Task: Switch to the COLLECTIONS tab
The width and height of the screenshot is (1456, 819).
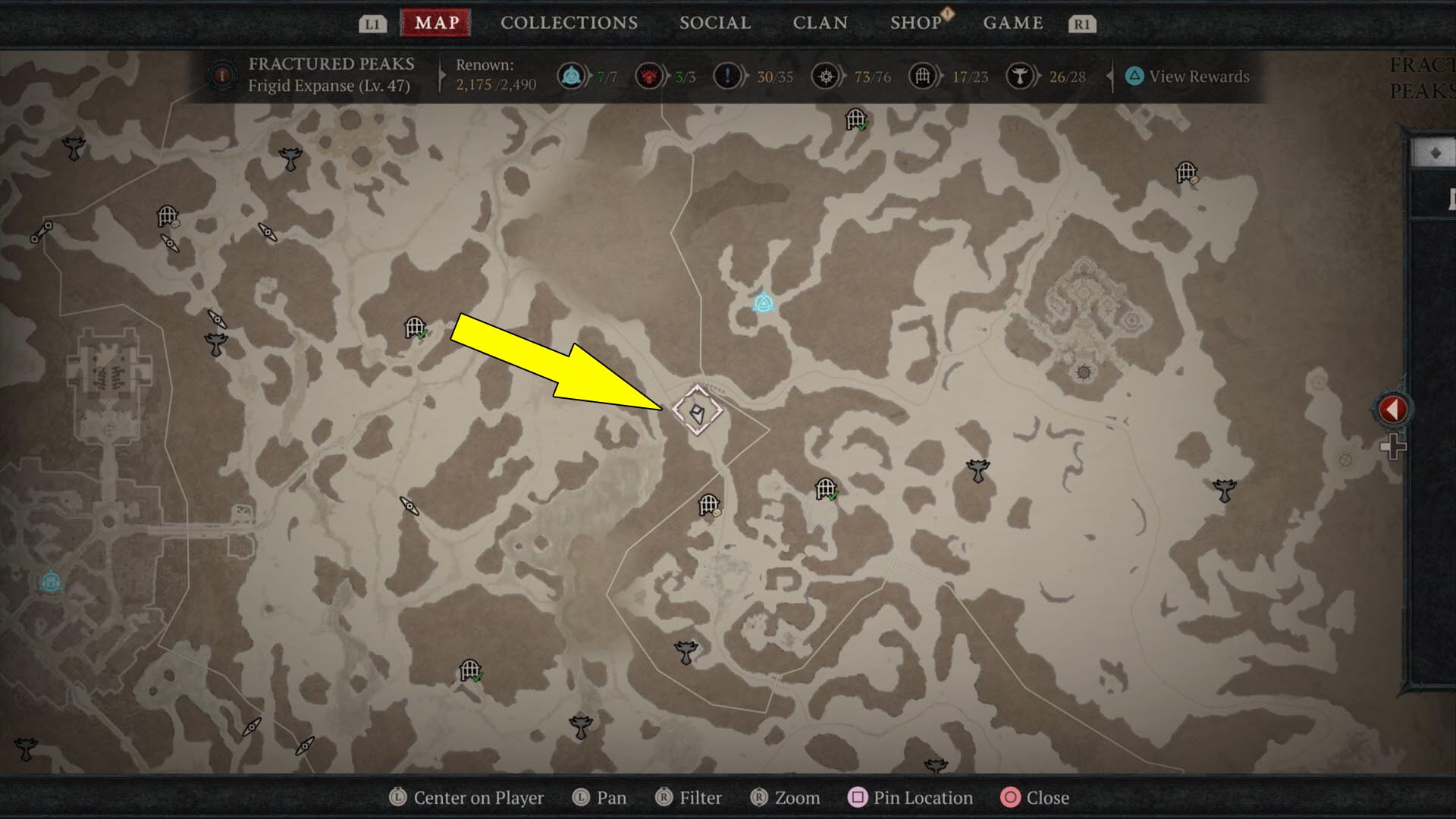Action: 568,23
